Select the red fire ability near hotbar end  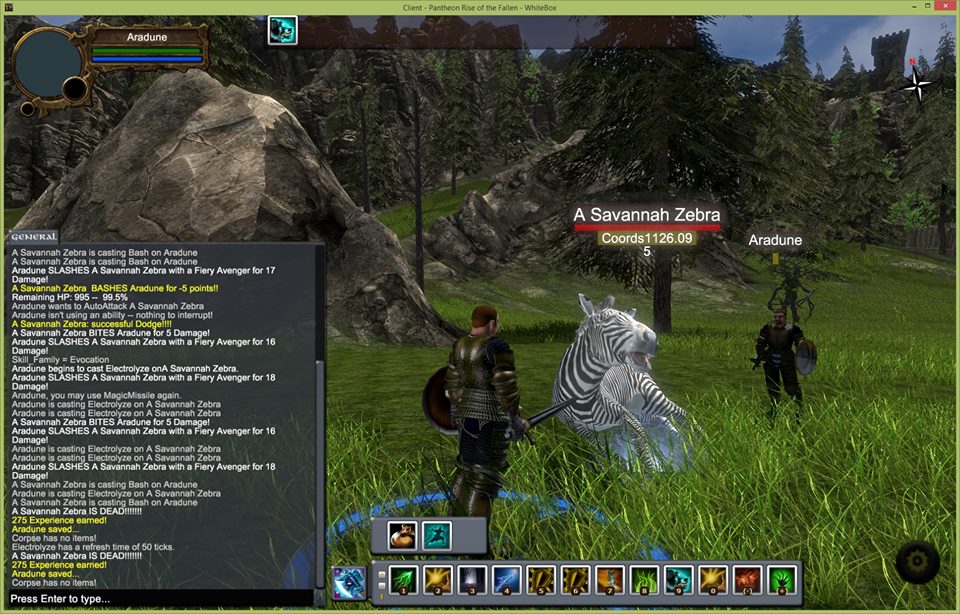coord(748,579)
